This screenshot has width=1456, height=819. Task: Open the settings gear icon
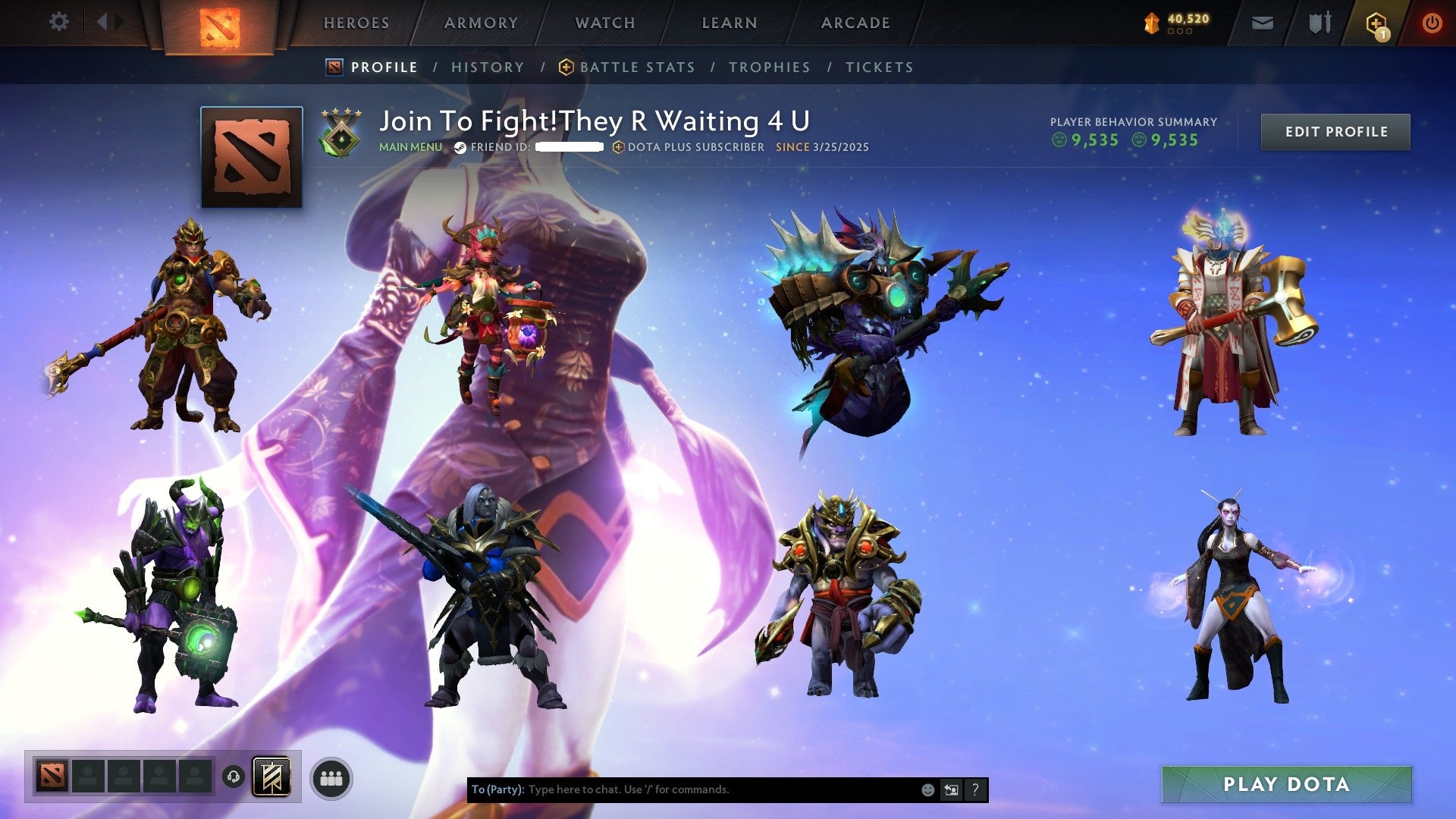pyautogui.click(x=58, y=22)
